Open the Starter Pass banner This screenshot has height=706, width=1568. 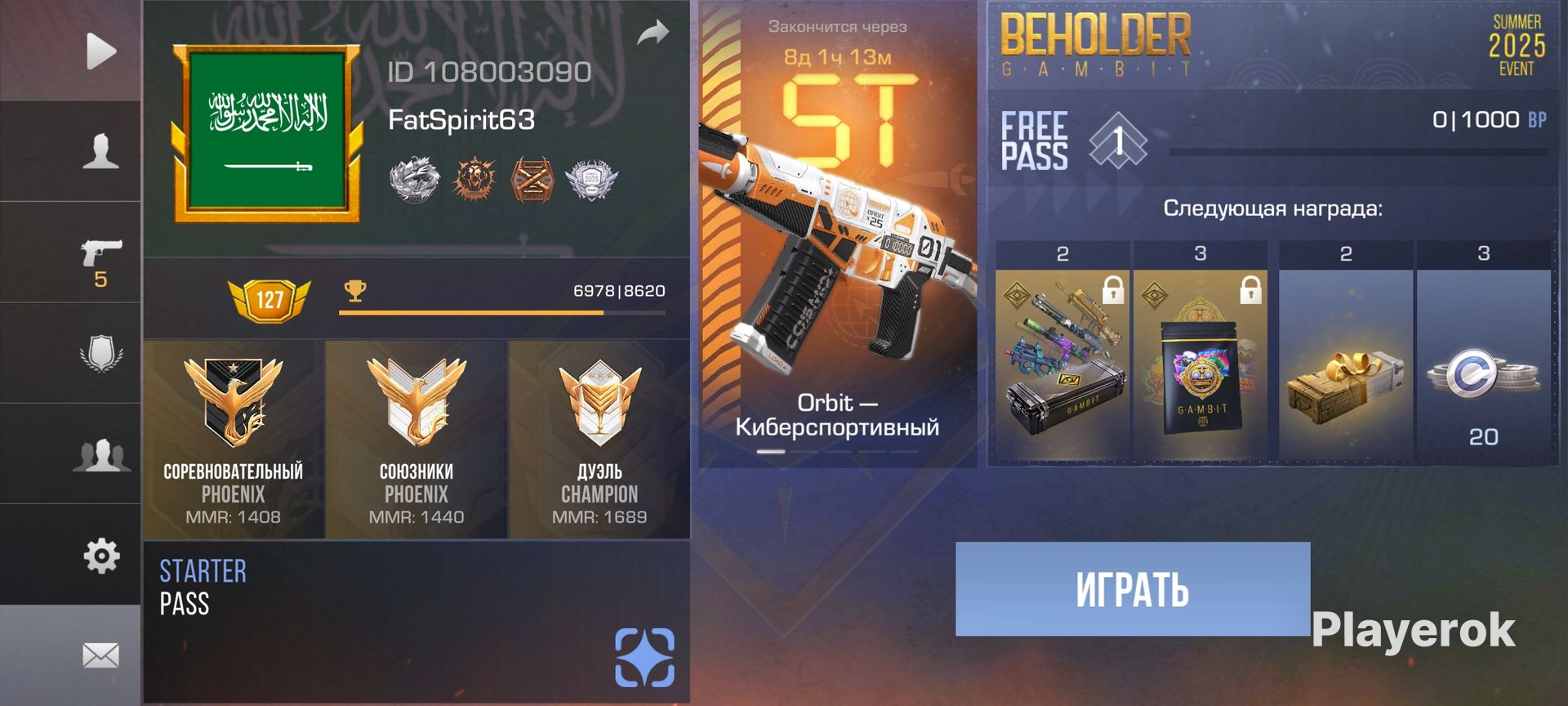click(x=416, y=621)
